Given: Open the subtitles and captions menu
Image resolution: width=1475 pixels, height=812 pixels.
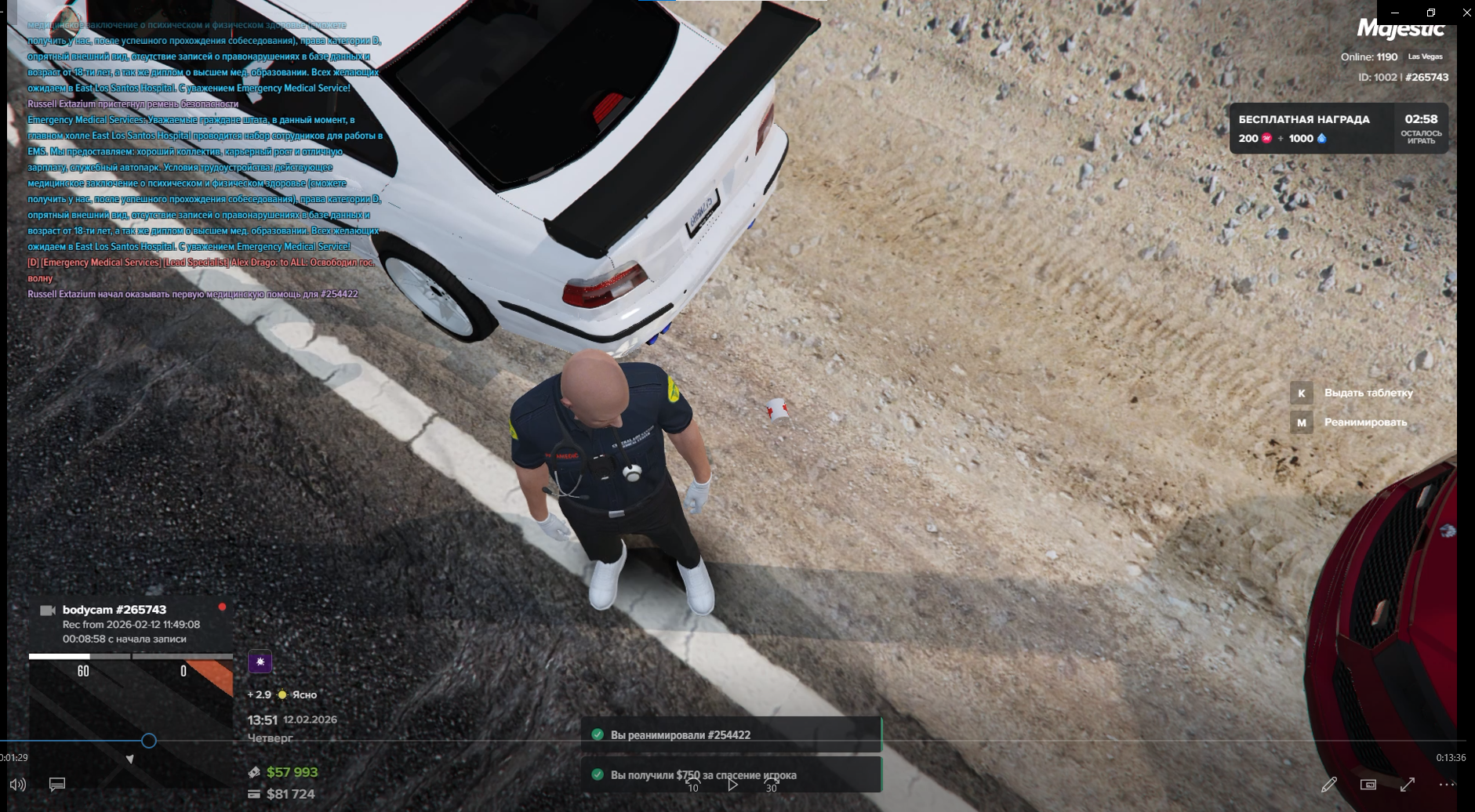Looking at the screenshot, I should tap(57, 785).
